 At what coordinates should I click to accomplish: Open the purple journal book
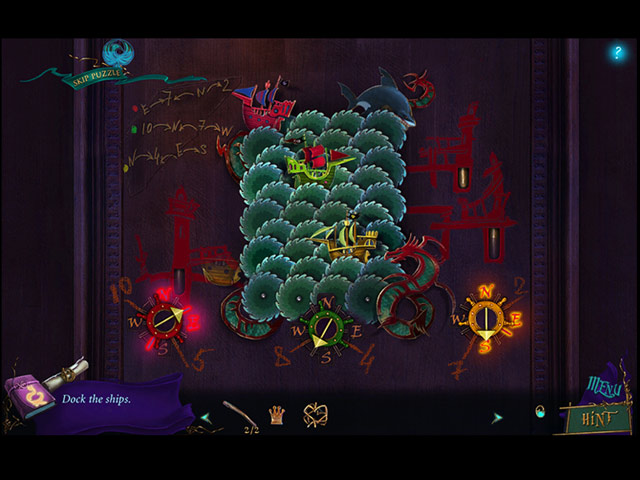[x=28, y=398]
